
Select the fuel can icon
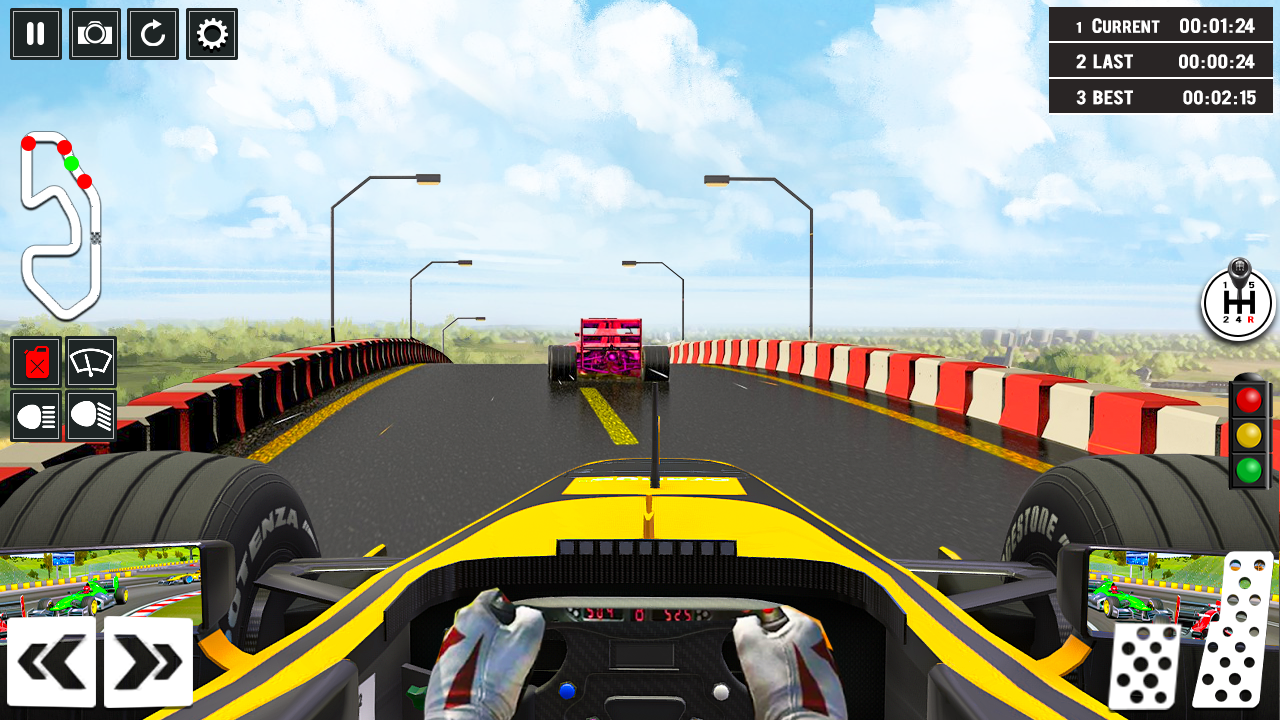(x=35, y=363)
